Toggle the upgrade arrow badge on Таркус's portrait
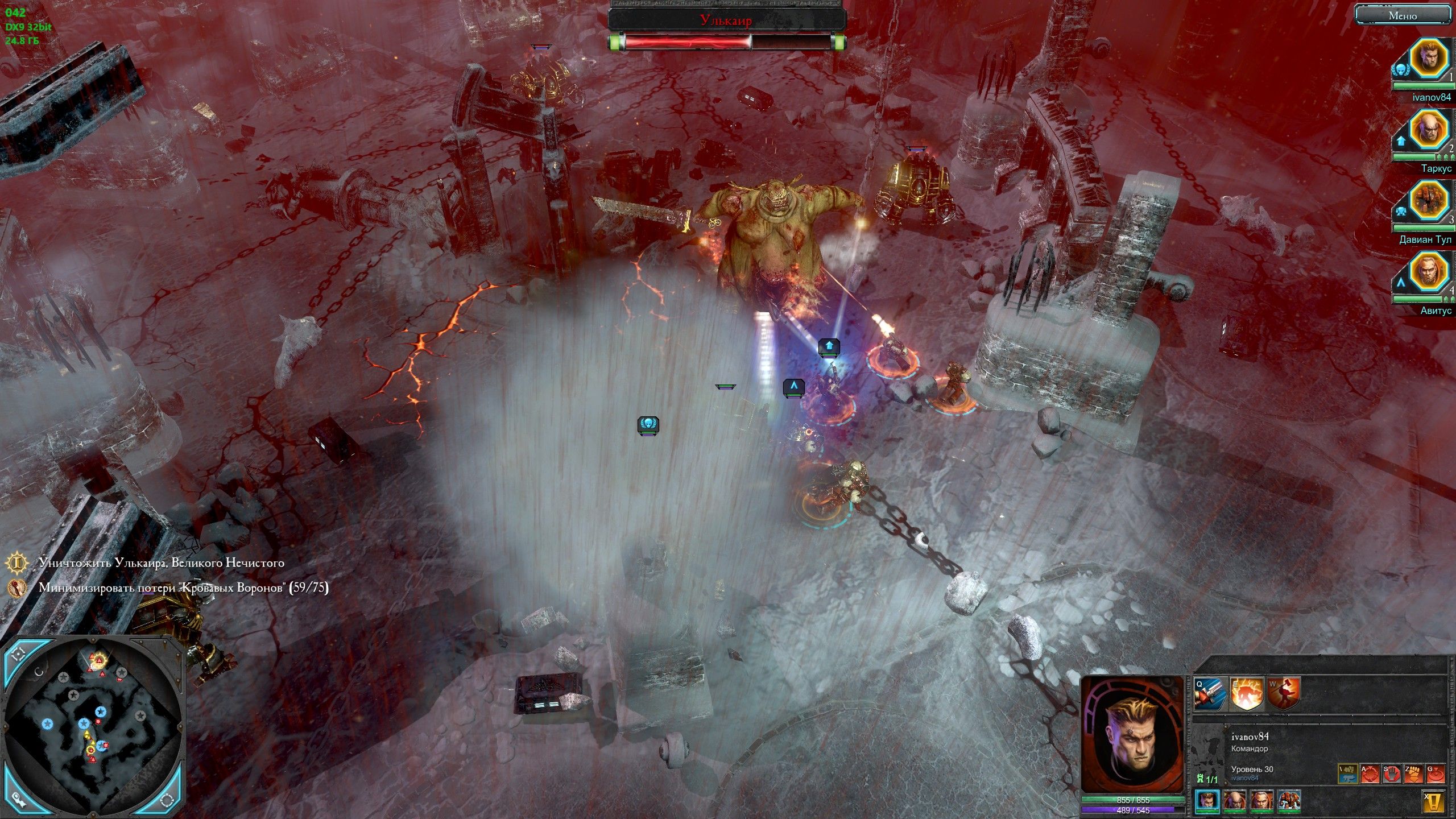 1401,141
